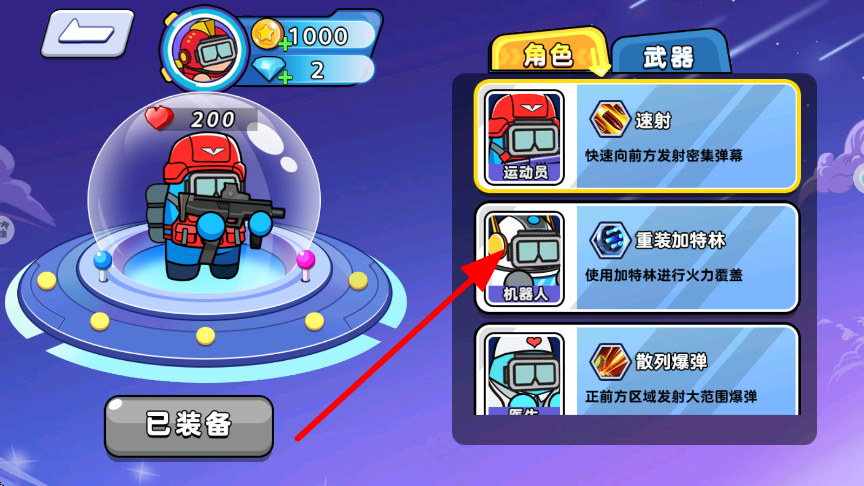This screenshot has height=486, width=864.
Task: Pick the 散列爆弹 character card
Action: (x=637, y=371)
